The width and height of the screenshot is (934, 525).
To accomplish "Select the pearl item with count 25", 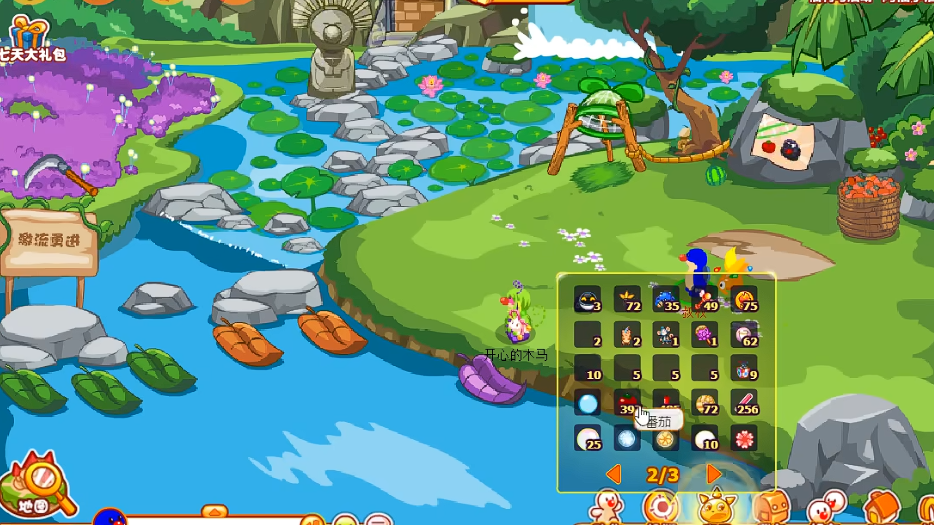I will 587,438.
